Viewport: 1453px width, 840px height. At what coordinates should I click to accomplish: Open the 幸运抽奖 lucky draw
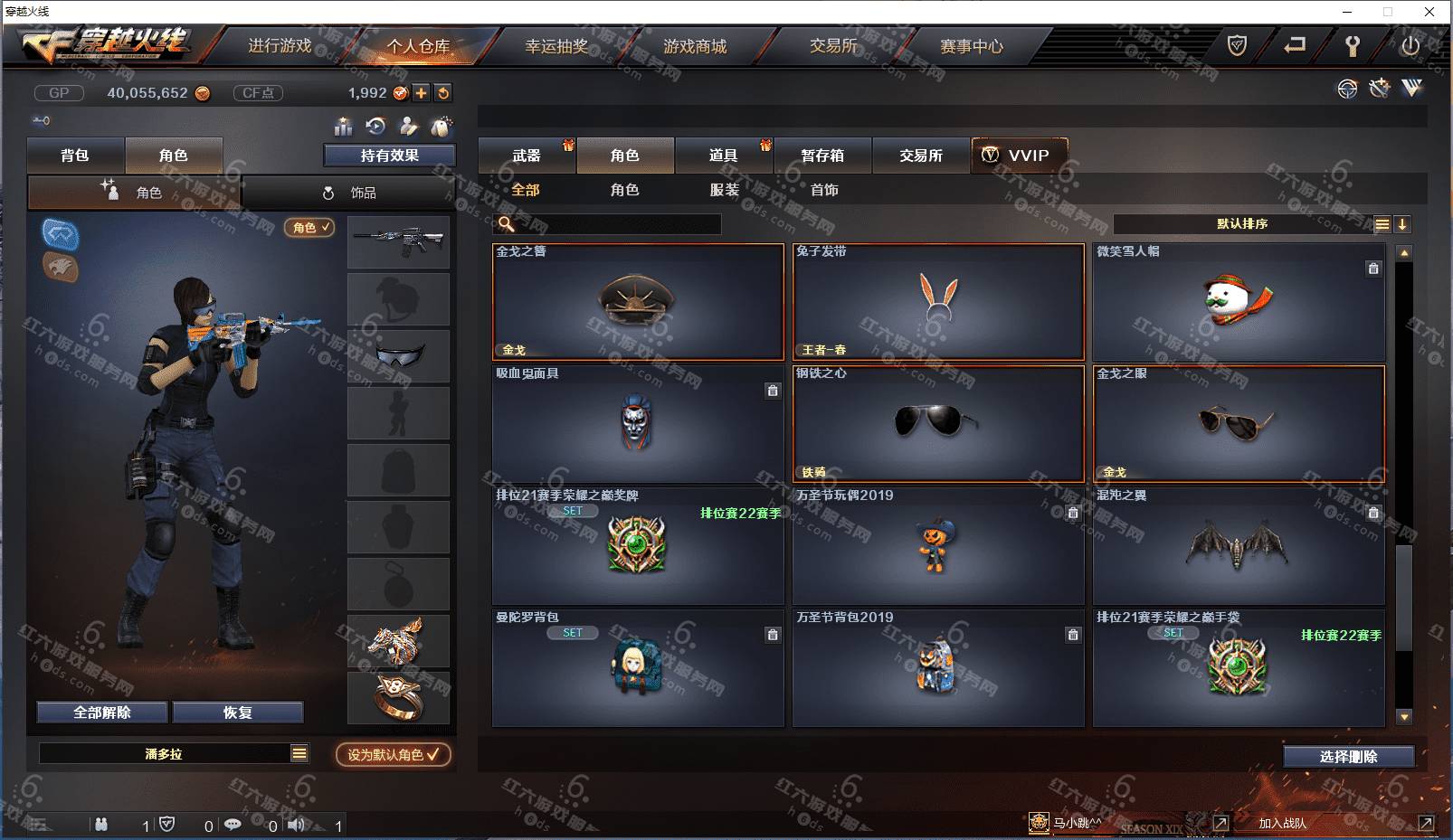coord(556,46)
